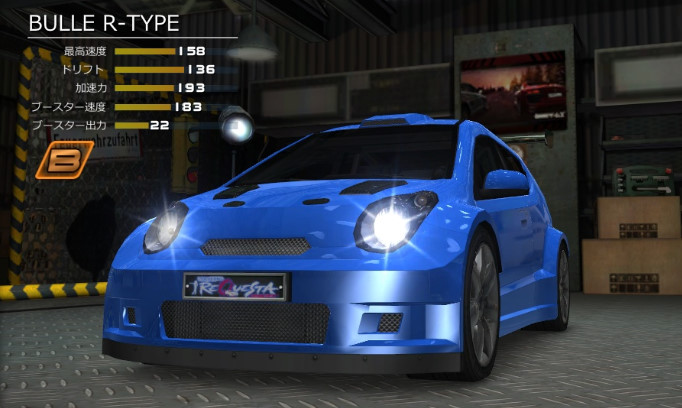Click the orange B class badge
Image resolution: width=682 pixels, height=408 pixels.
pos(63,160)
